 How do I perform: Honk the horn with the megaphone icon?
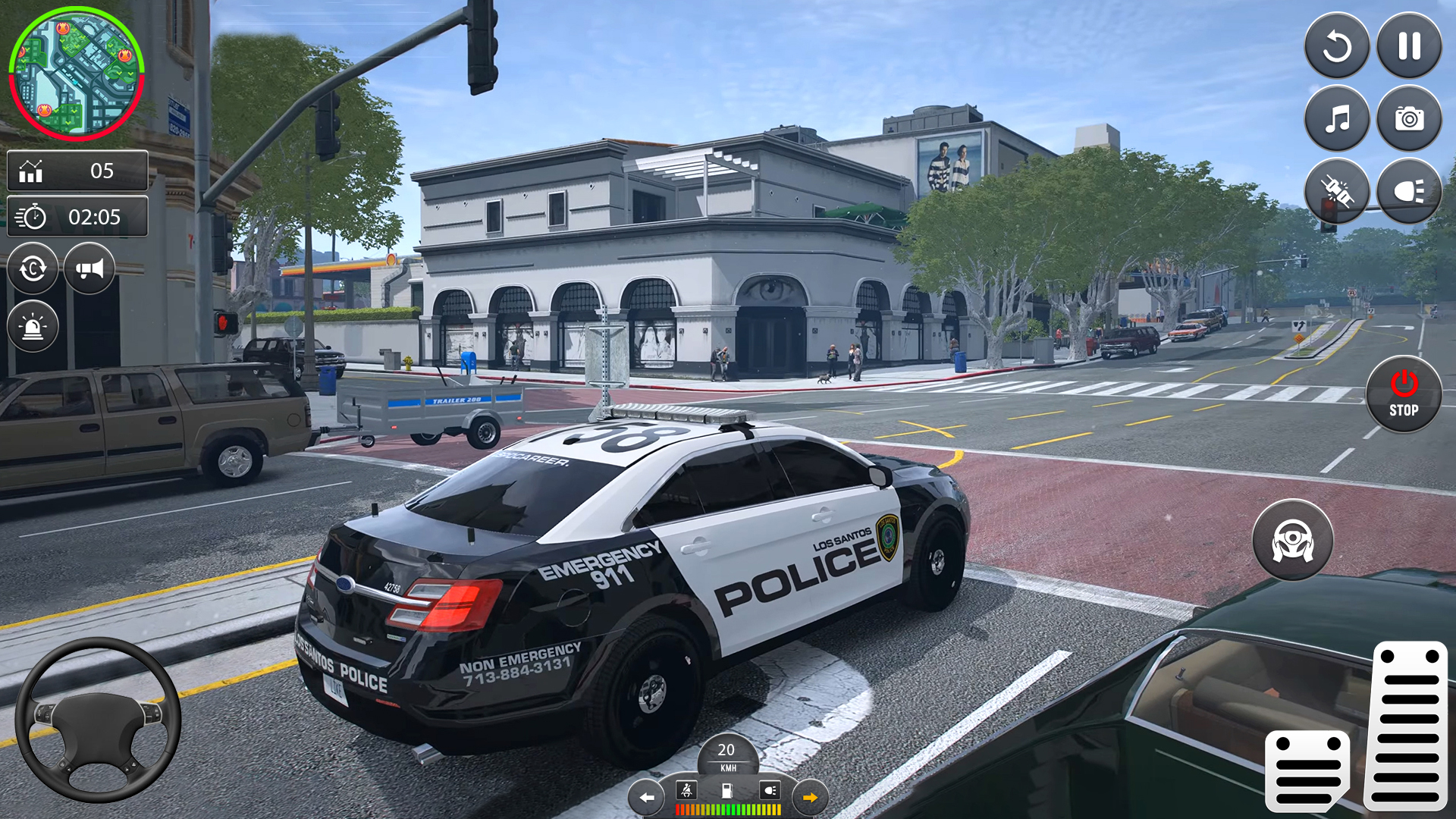coord(89,268)
